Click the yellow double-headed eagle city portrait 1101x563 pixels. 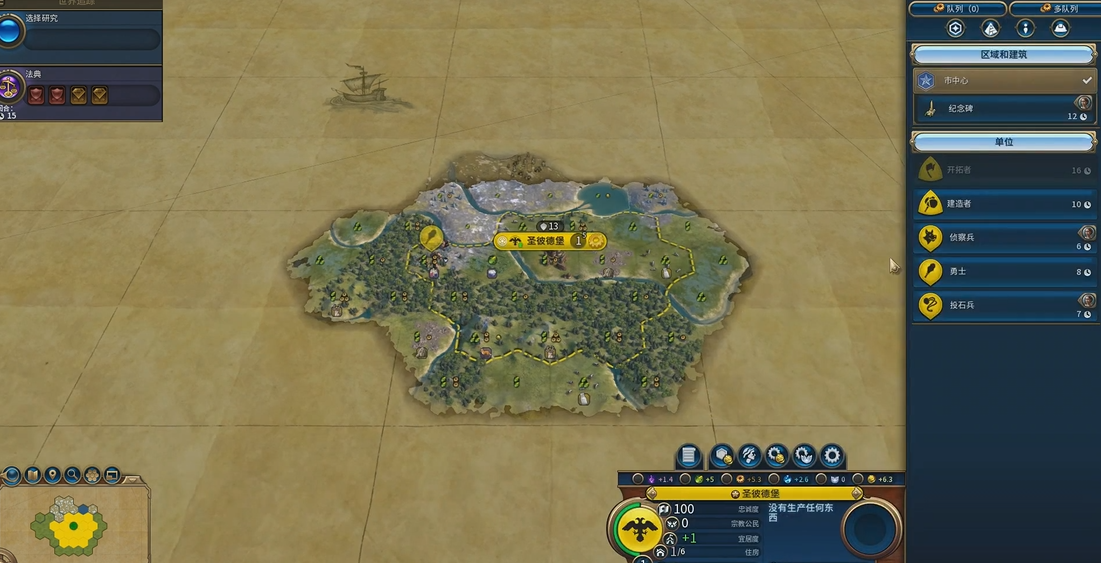tap(638, 528)
